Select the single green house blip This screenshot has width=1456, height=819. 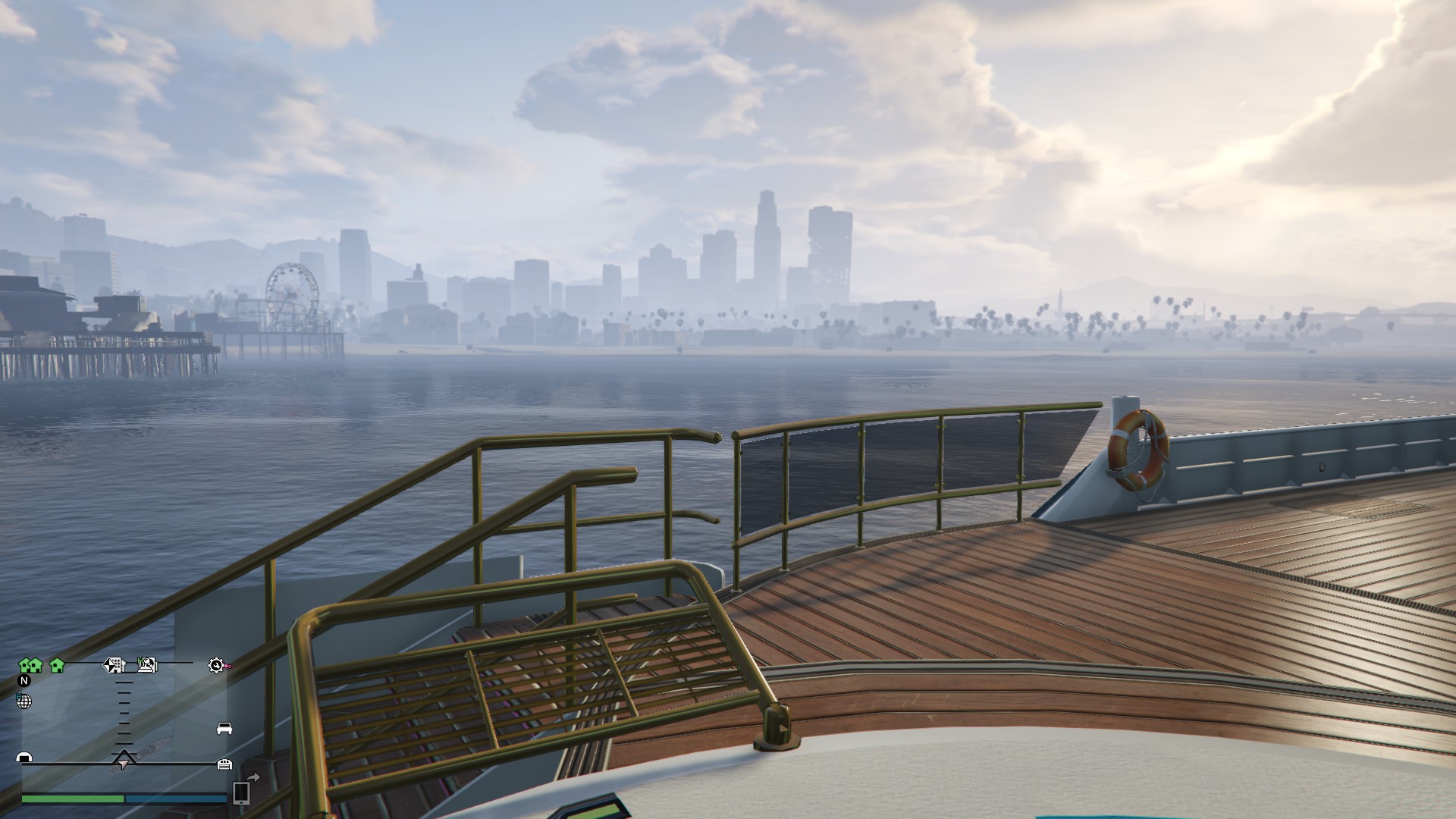57,666
